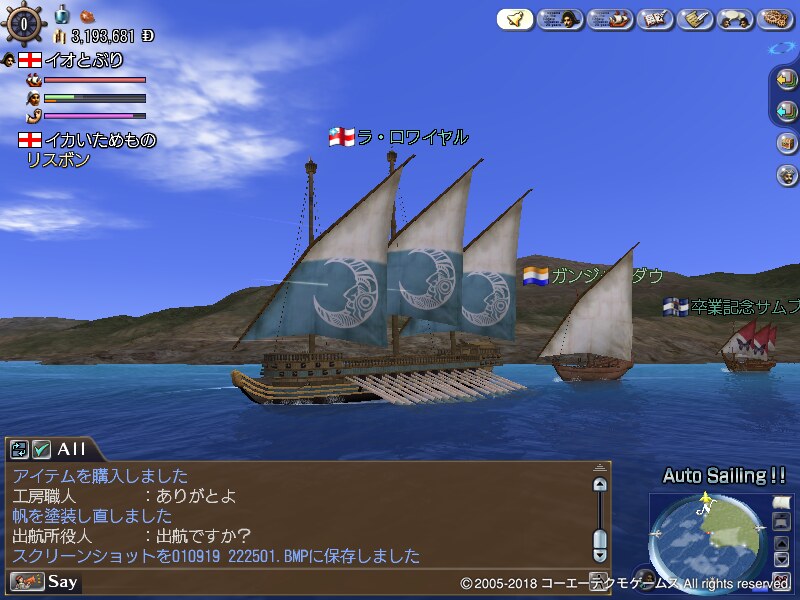Open the open-book journal menu
Image resolution: width=800 pixels, height=600 pixels.
tap(655, 19)
